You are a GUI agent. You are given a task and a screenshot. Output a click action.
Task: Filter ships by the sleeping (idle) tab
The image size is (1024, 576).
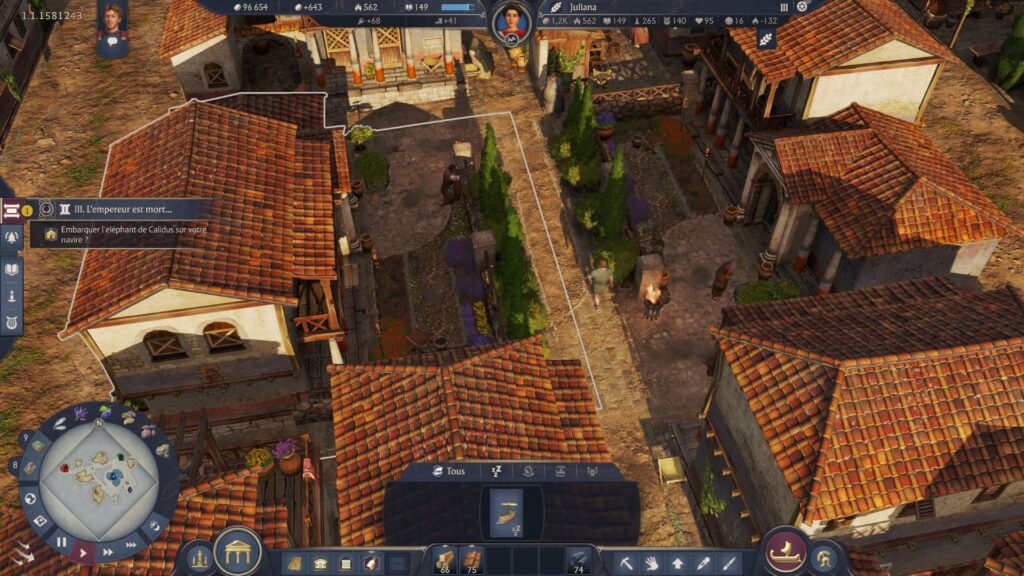(x=494, y=471)
